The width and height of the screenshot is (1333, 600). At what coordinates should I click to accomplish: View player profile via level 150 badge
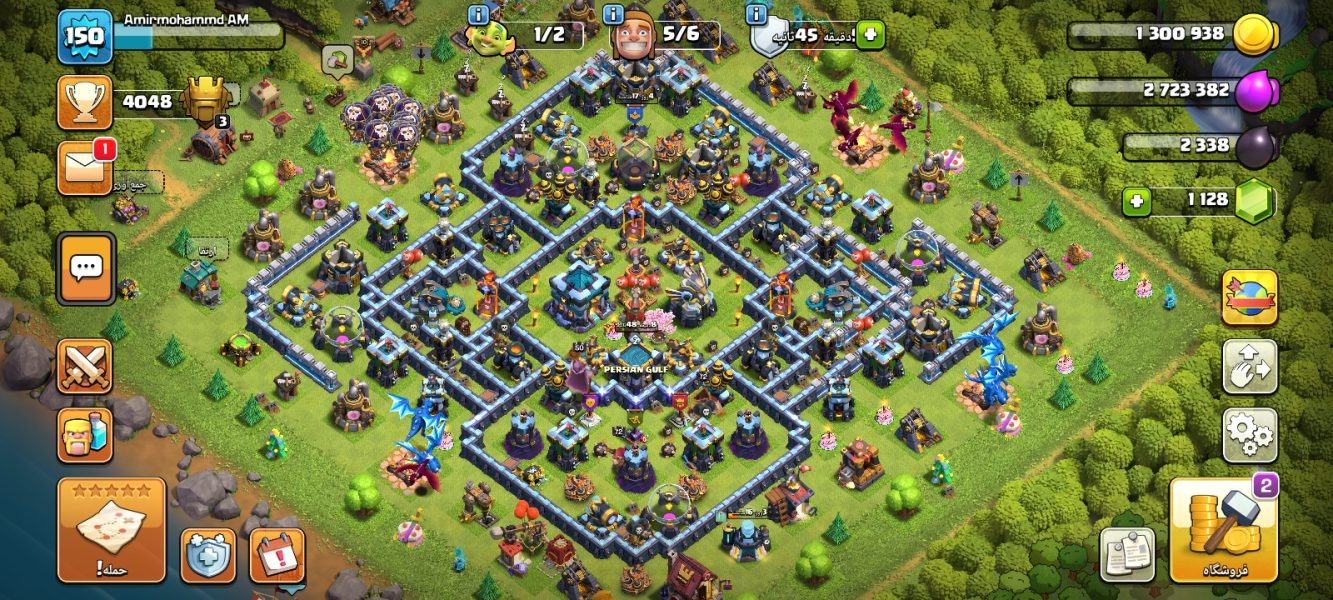(84, 37)
